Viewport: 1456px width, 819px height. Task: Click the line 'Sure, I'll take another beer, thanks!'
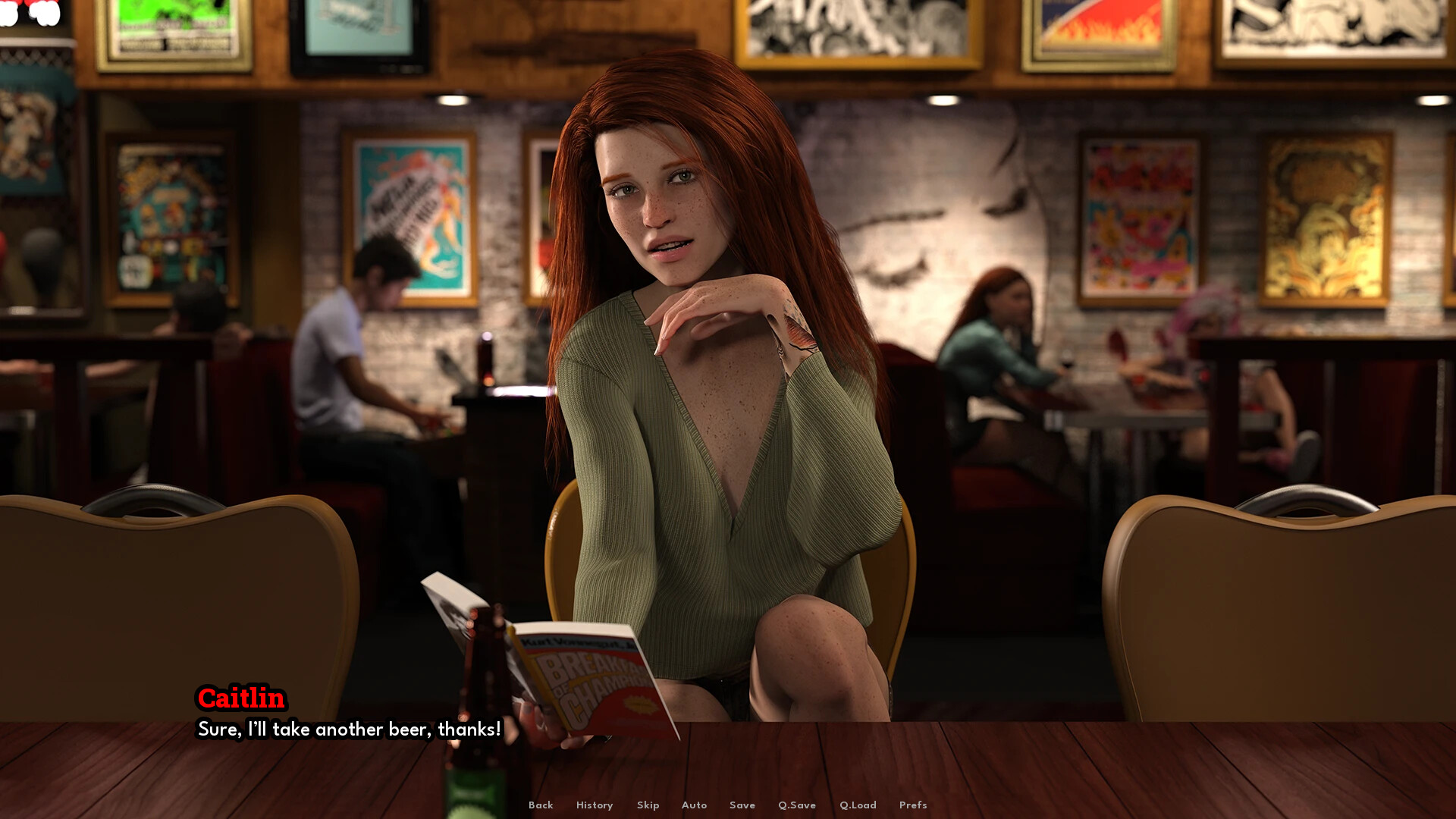pos(347,730)
